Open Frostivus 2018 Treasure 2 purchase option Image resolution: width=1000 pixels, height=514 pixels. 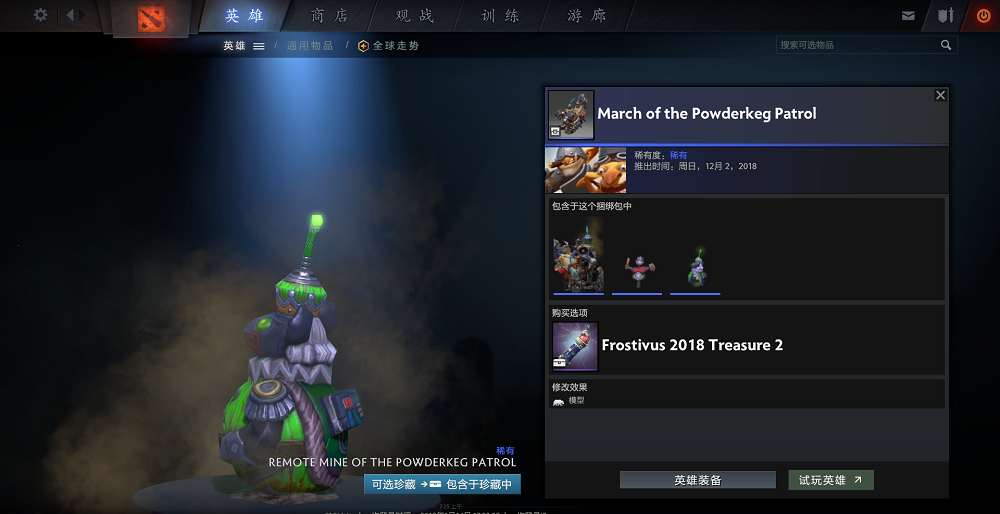pyautogui.click(x=691, y=345)
